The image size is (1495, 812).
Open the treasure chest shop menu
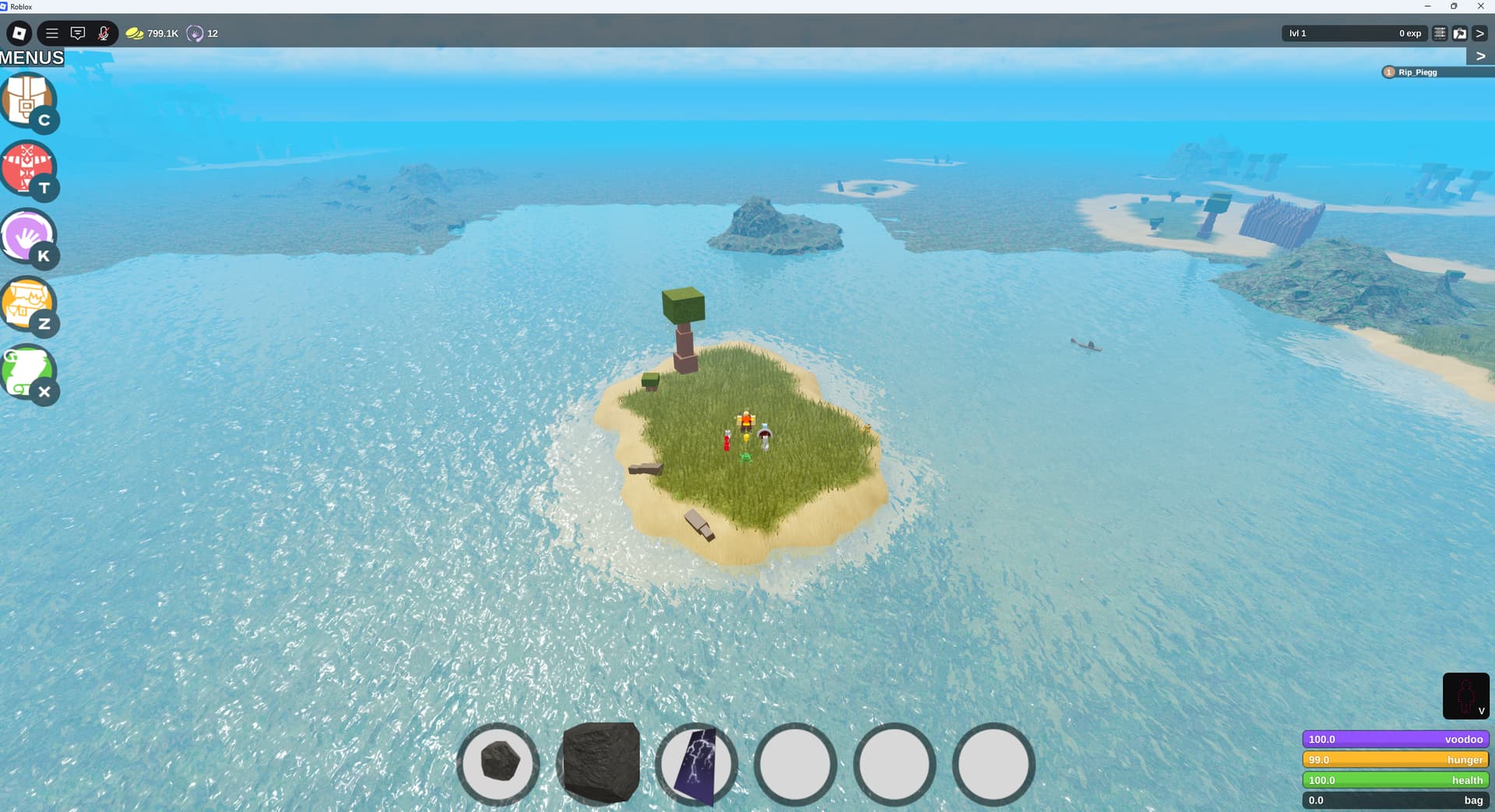click(29, 304)
